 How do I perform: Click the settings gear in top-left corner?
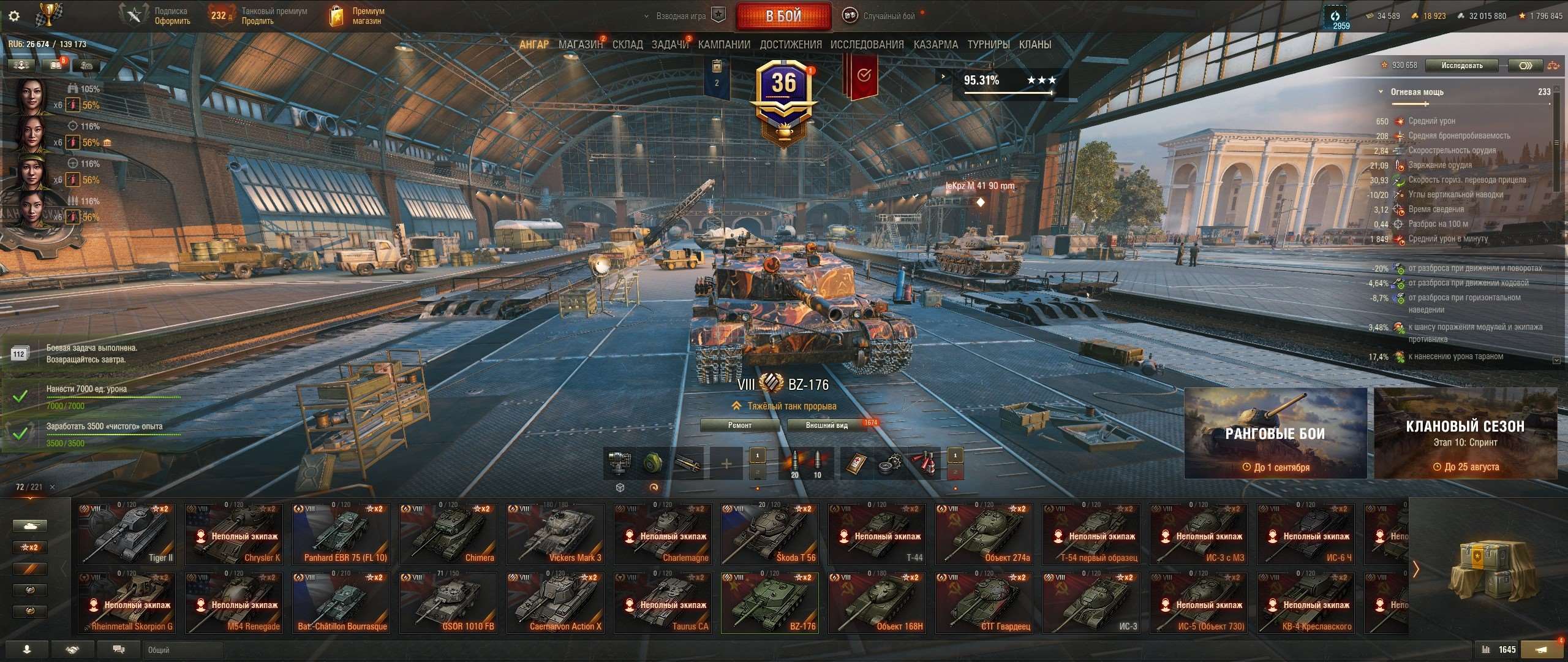13,17
